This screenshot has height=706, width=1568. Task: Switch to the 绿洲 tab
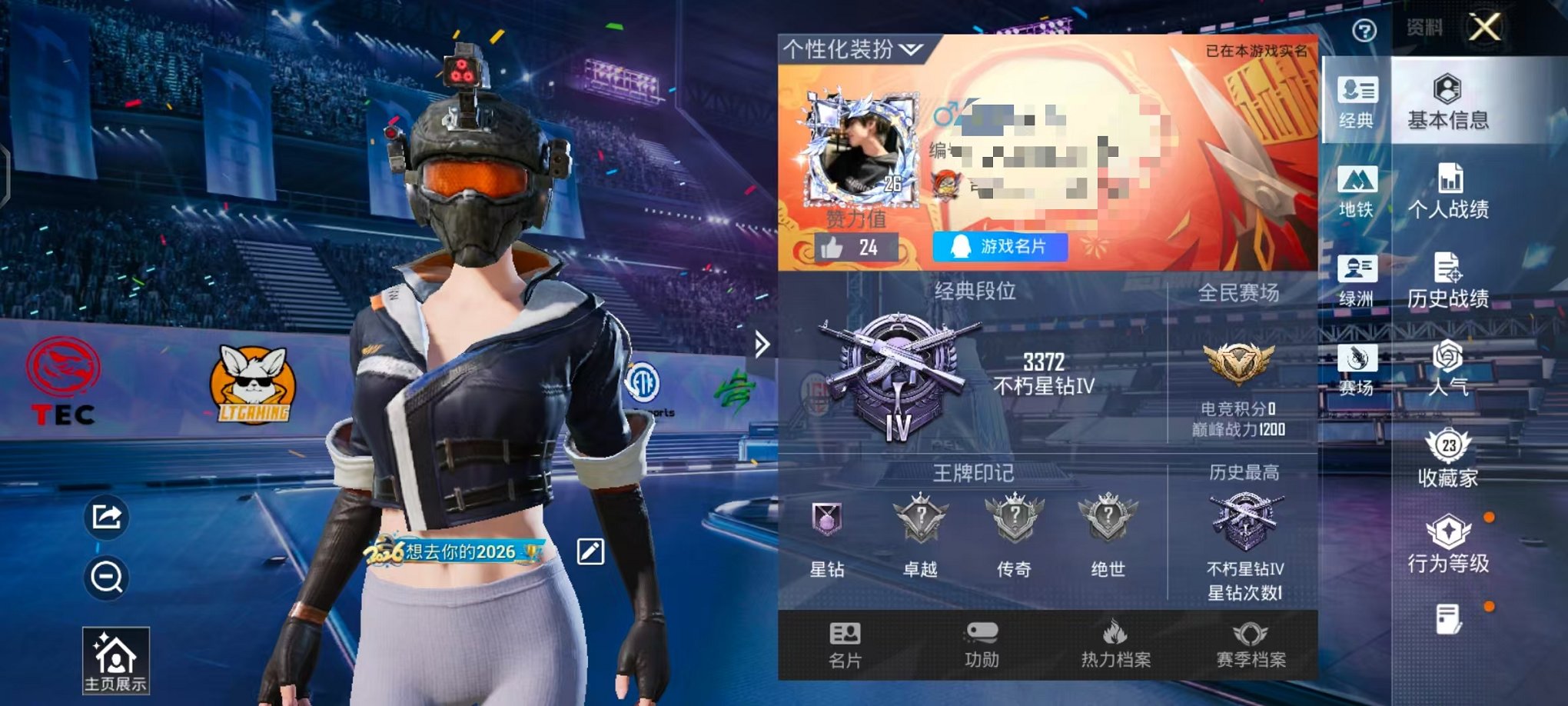coord(1359,282)
